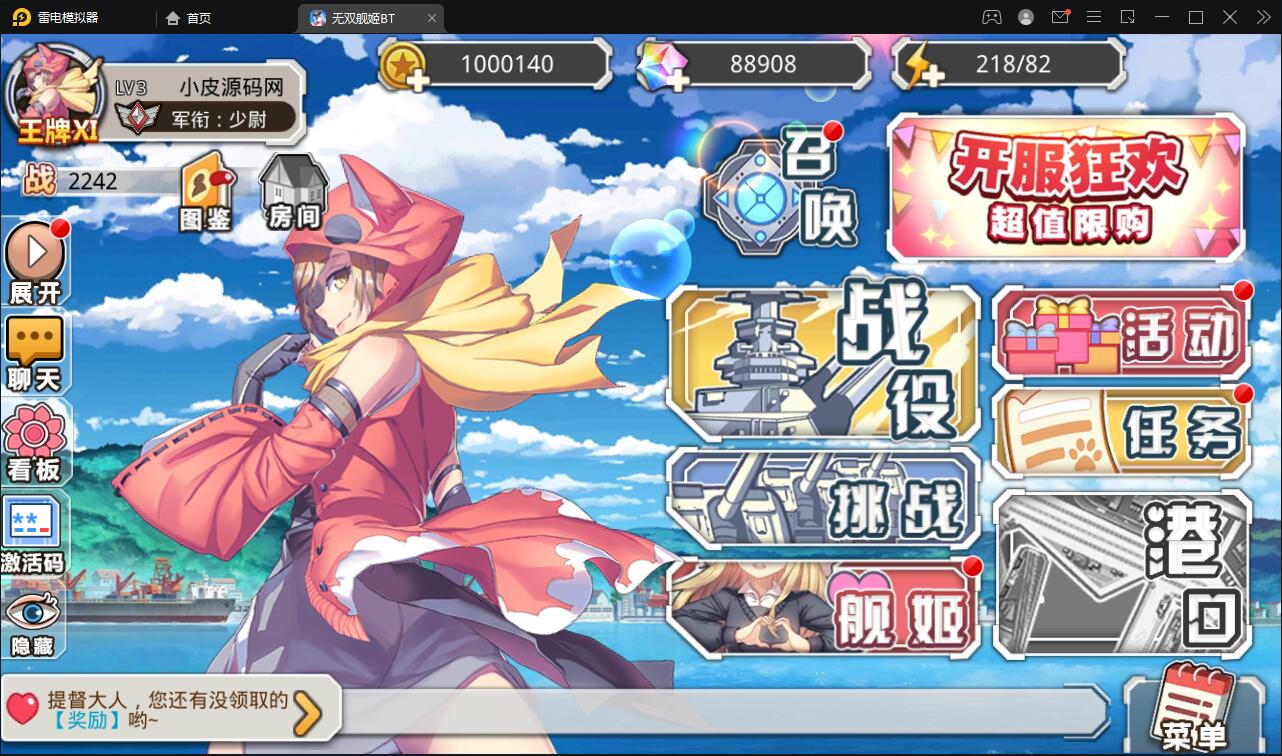
Task: Expand more toolbar icons with double arrow
Action: (1262, 17)
